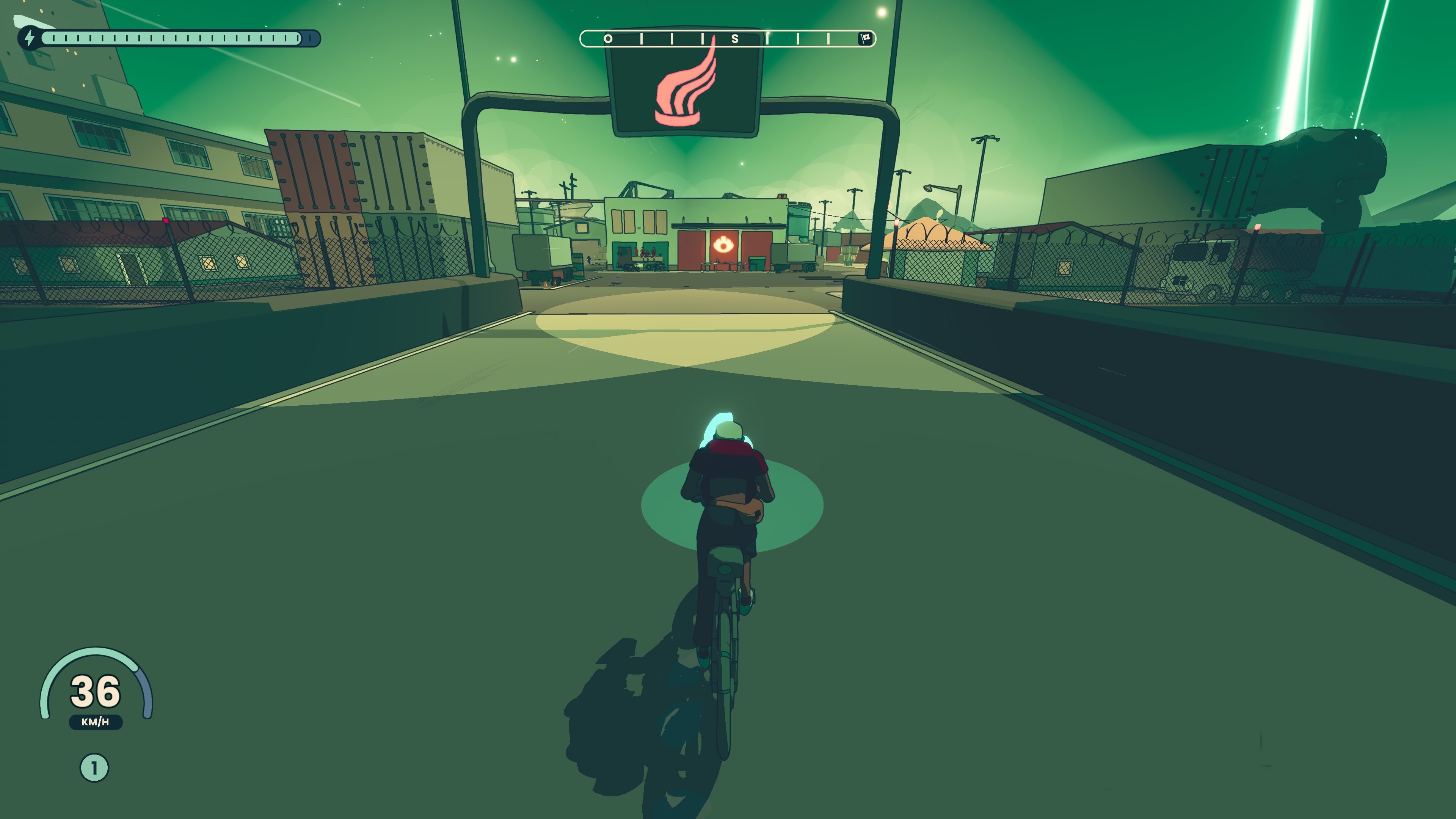Click the lightning bolt energy icon
1456x819 pixels.
pos(30,38)
